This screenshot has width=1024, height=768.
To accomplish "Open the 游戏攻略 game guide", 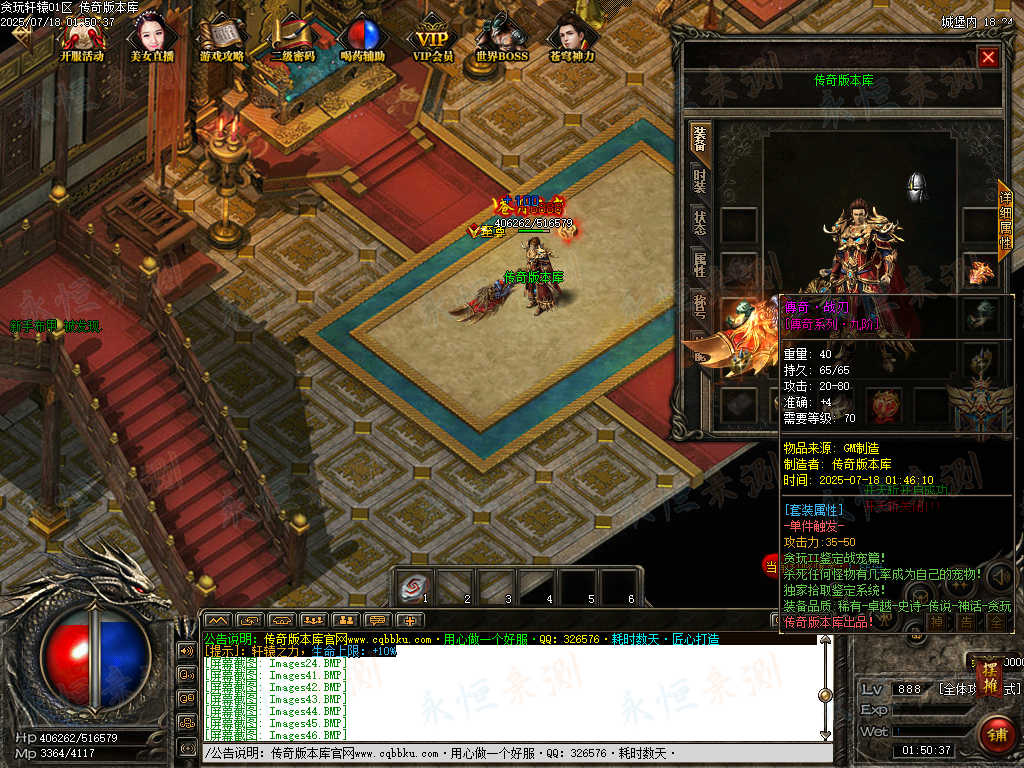I will click(221, 40).
